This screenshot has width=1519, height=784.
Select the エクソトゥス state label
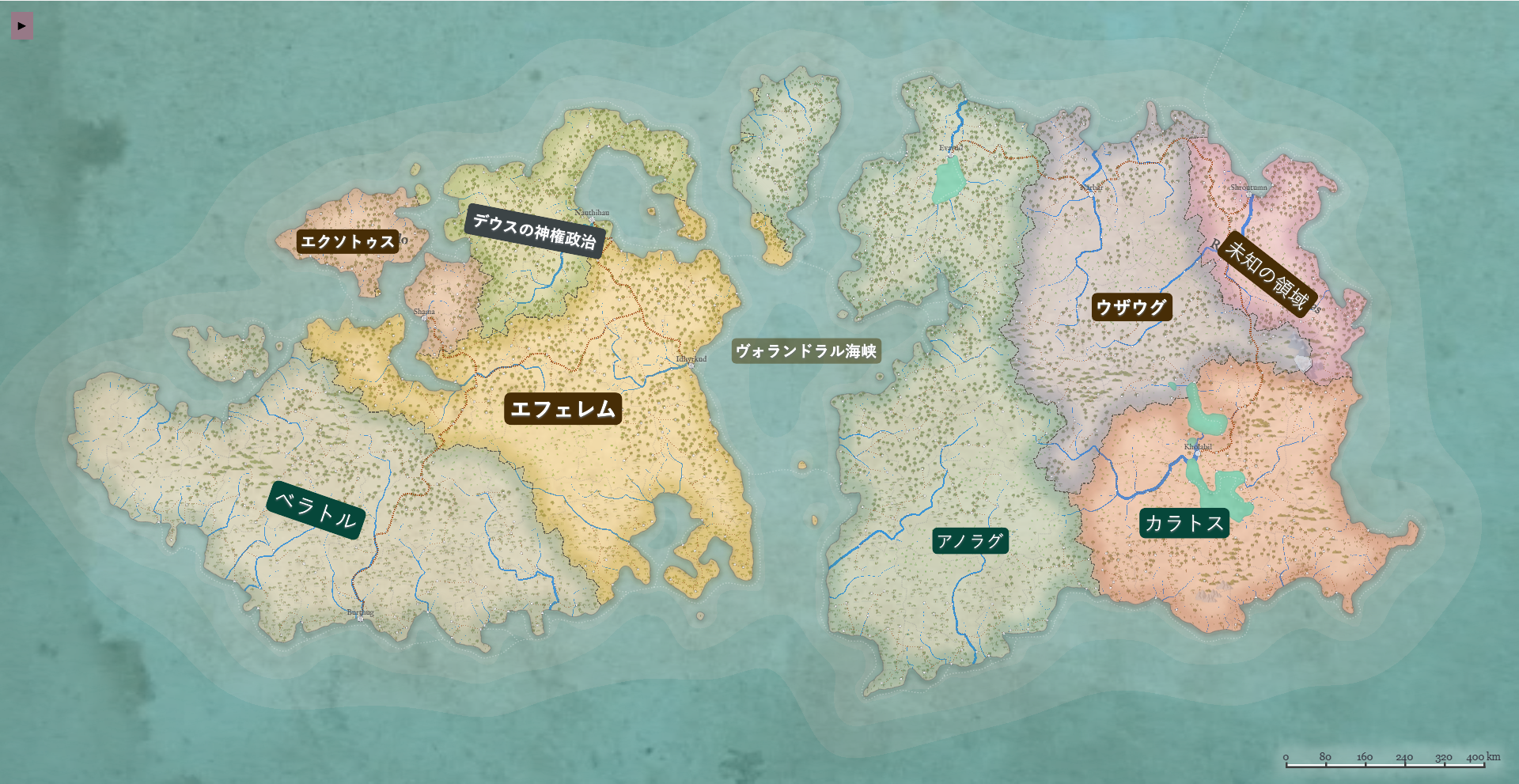click(x=347, y=241)
